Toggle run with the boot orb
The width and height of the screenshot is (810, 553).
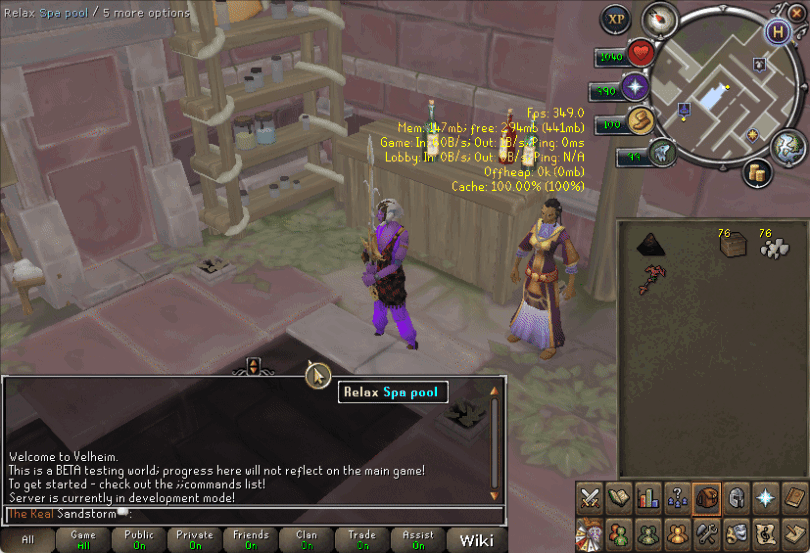click(x=636, y=122)
